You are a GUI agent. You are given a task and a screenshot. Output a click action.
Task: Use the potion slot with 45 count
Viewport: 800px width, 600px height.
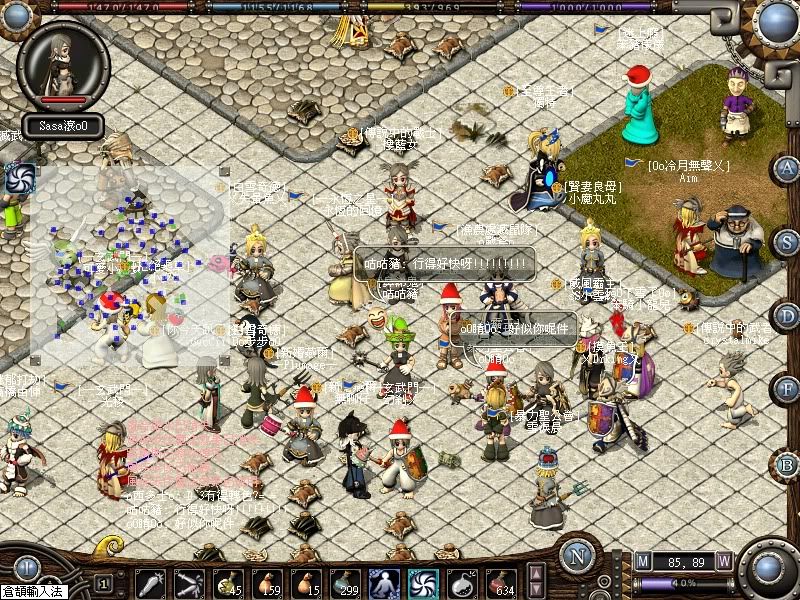[x=228, y=583]
